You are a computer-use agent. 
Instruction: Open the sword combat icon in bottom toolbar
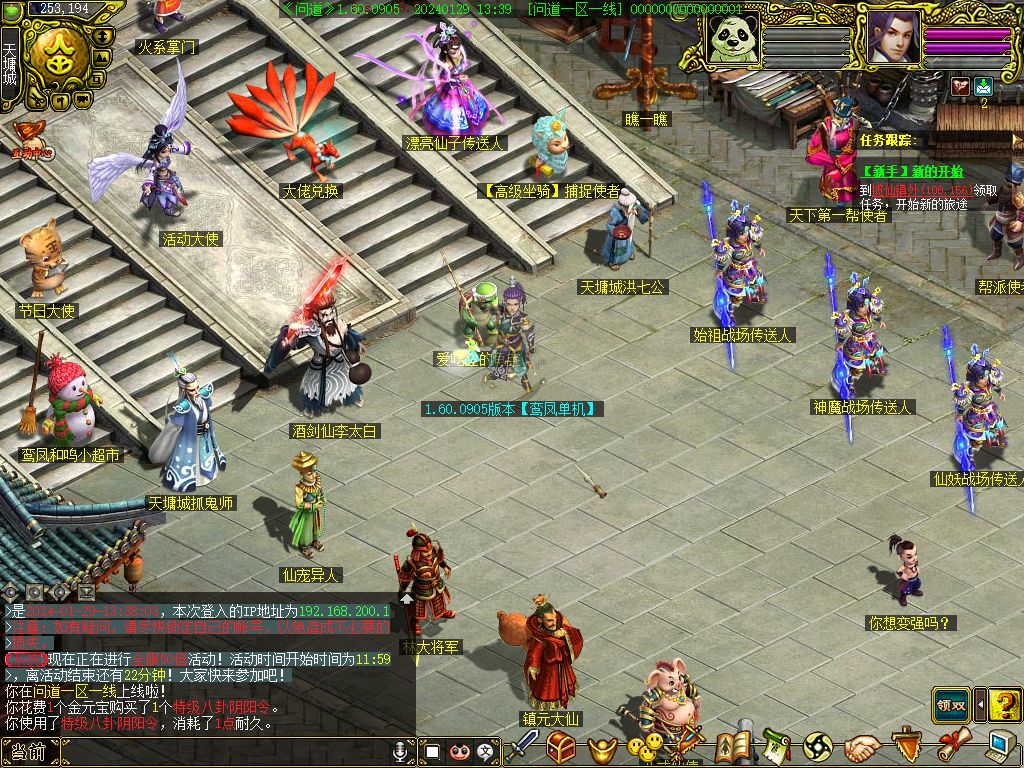(x=522, y=747)
